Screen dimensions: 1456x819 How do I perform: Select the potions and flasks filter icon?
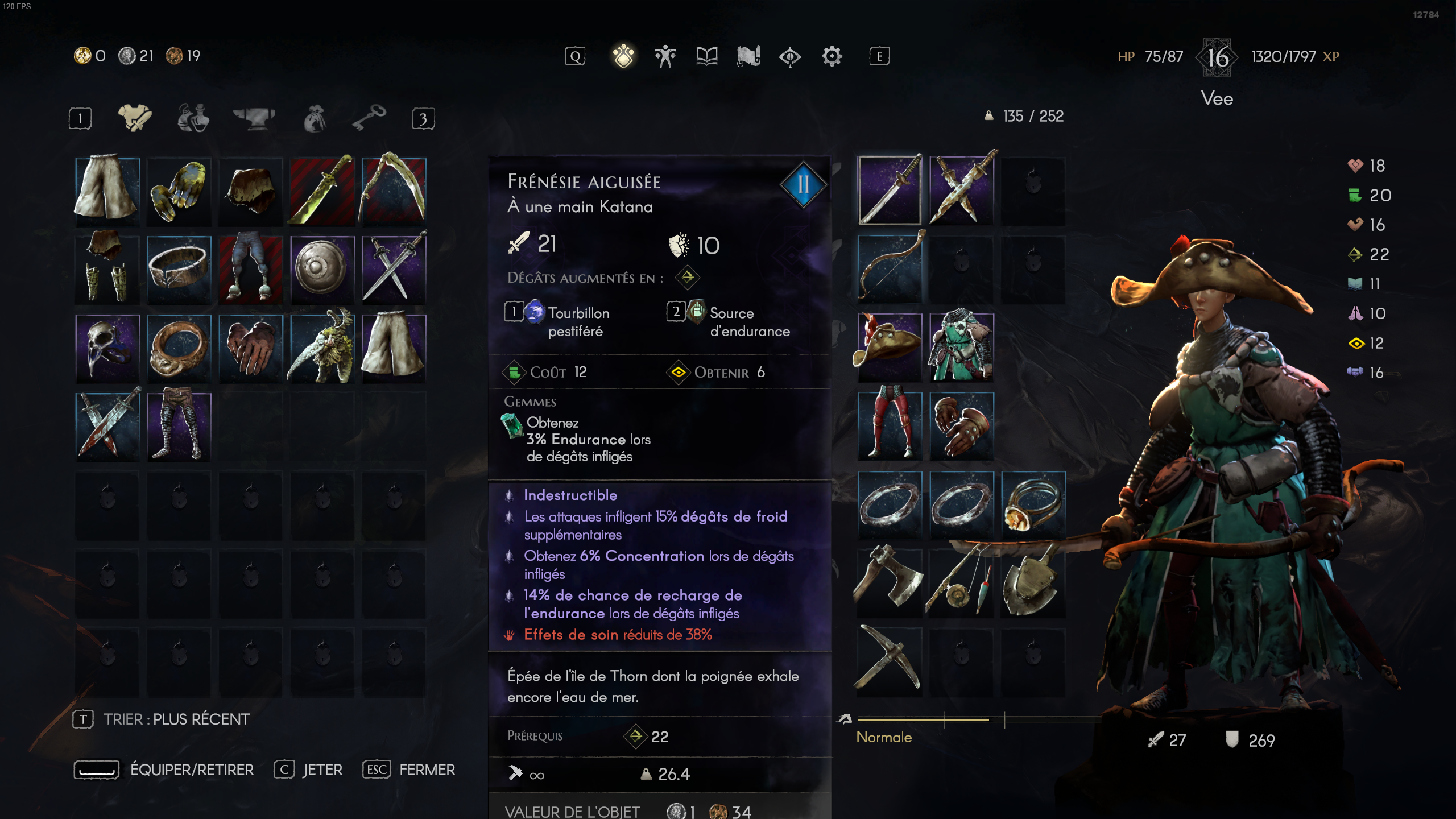click(193, 118)
